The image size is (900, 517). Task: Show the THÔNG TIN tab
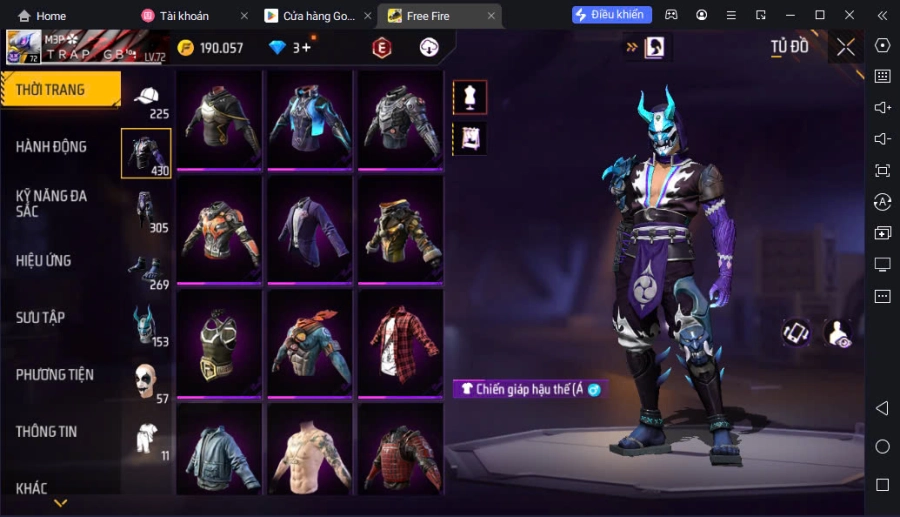(47, 432)
